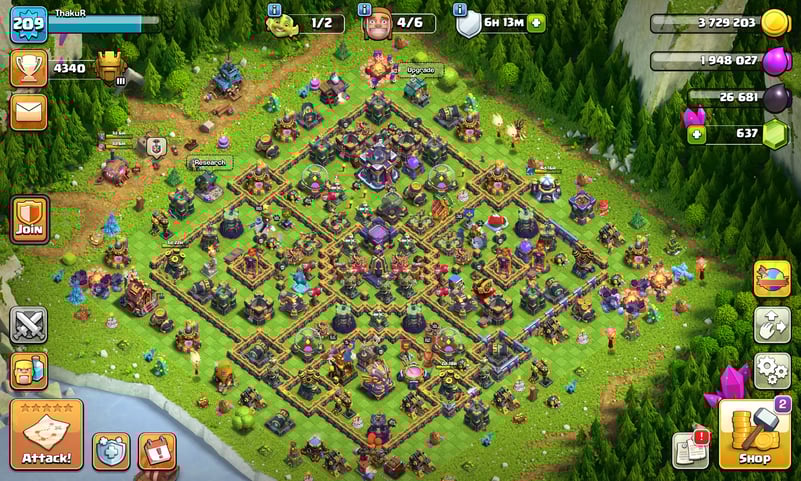Add gems with the green plus button
The height and width of the screenshot is (481, 801).
pyautogui.click(x=693, y=134)
